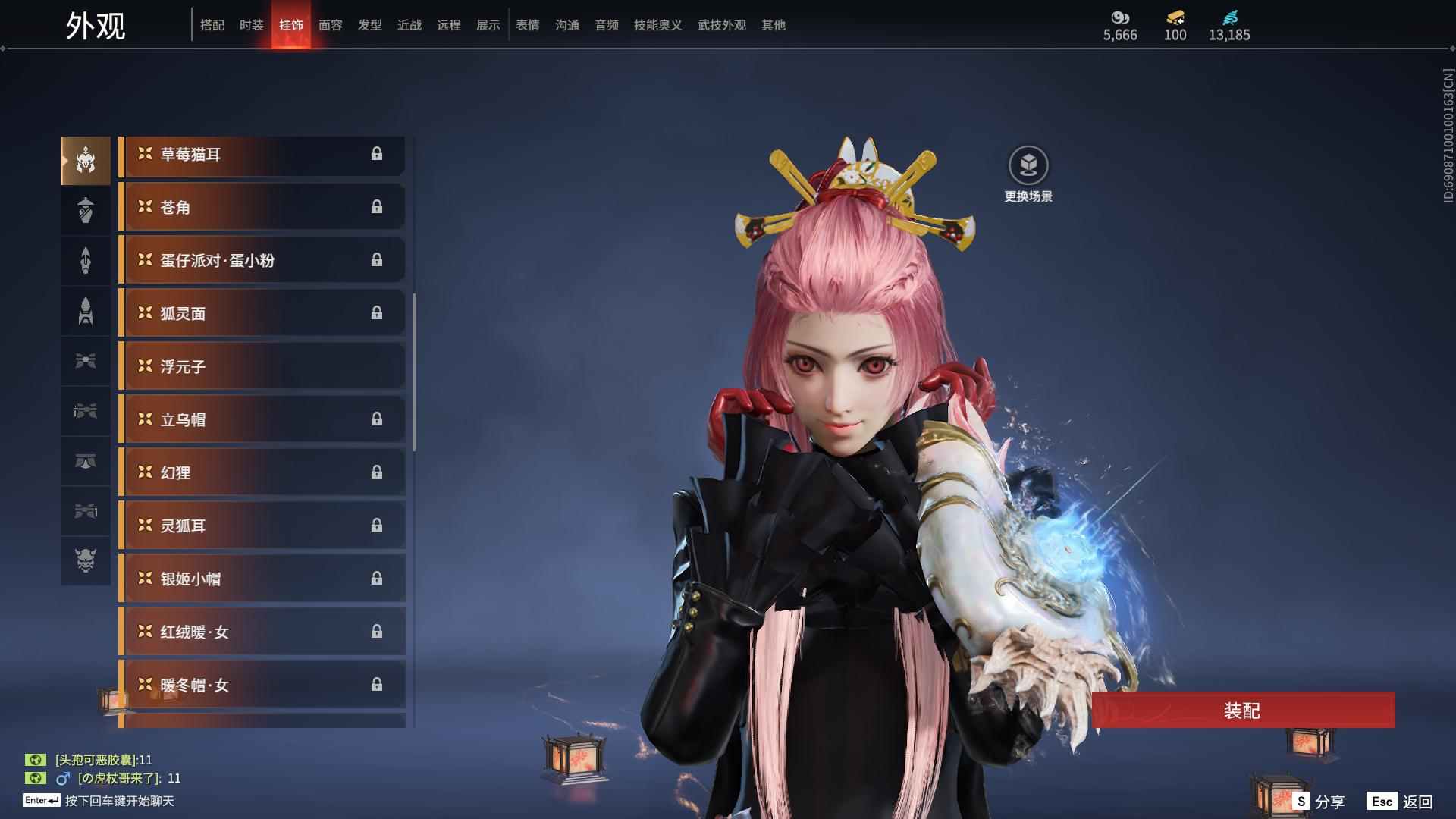Select the 银姬小帽 accessory

coord(262,579)
